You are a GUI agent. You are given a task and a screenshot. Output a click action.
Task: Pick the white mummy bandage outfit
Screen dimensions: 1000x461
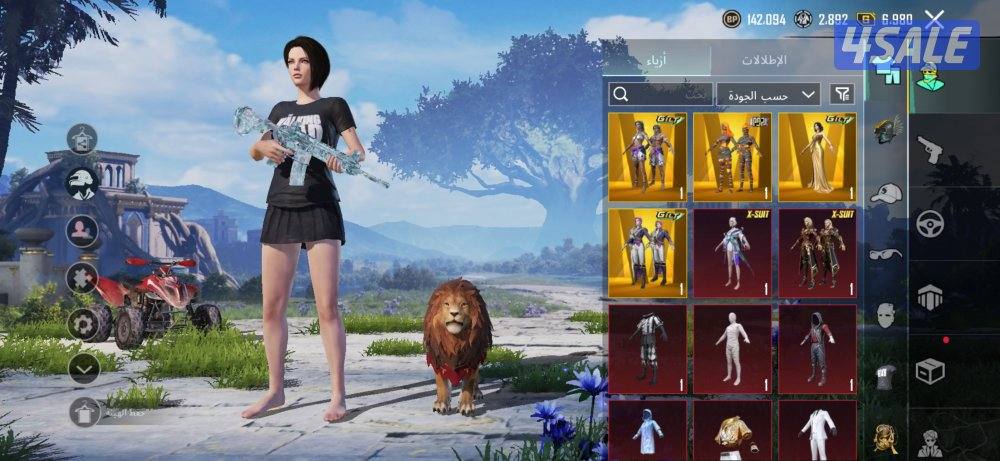pos(732,349)
